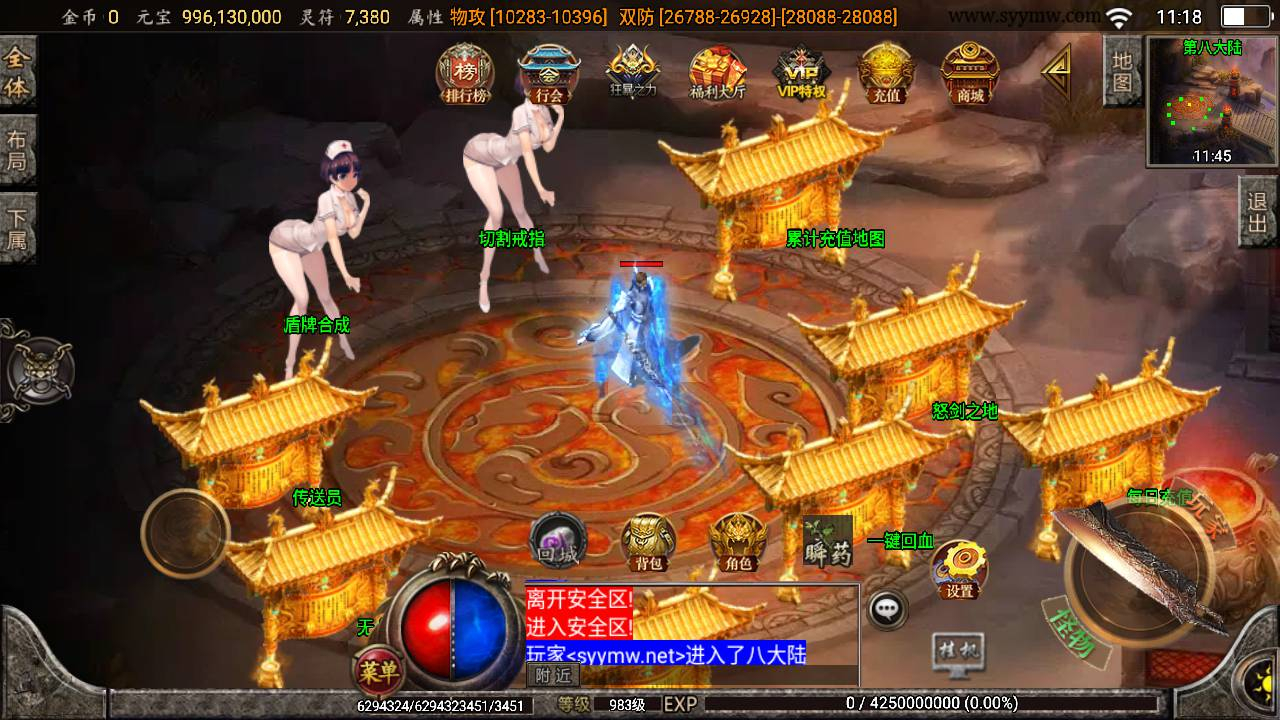Toggle the 挂机 auto-battle button

pyautogui.click(x=957, y=652)
